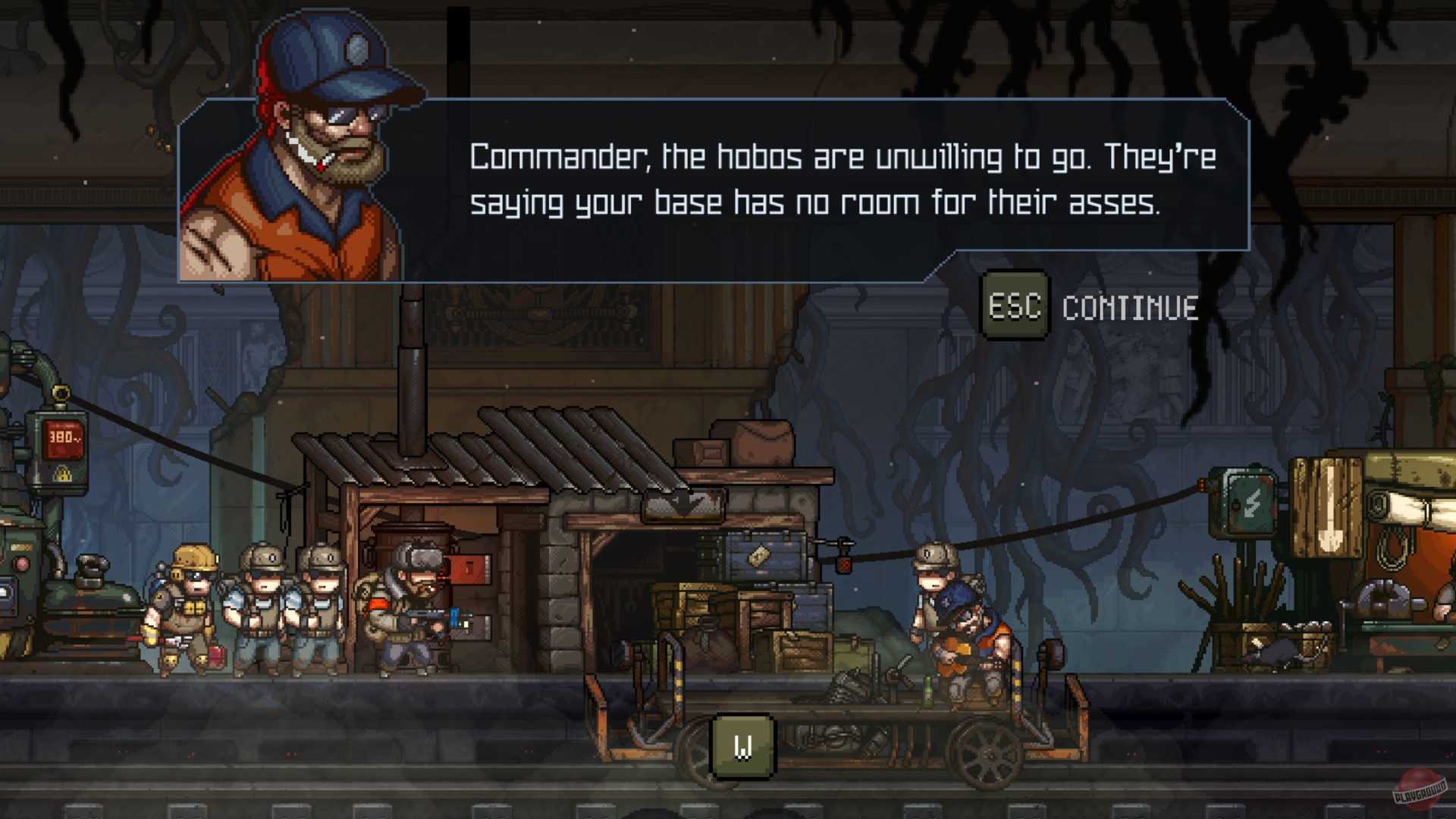Click the green bottle on the rail cart

(927, 690)
